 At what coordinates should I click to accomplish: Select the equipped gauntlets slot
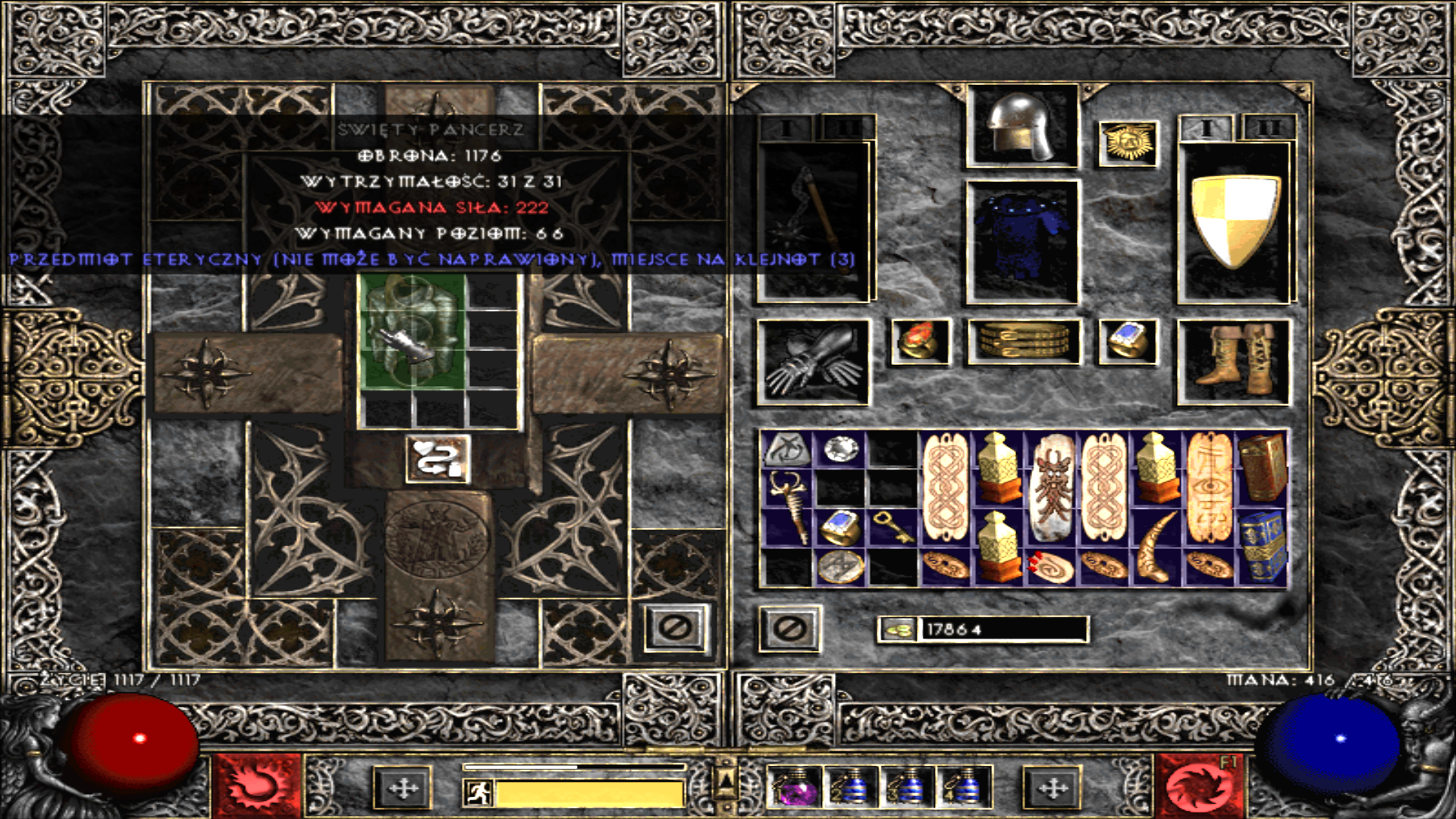(813, 362)
